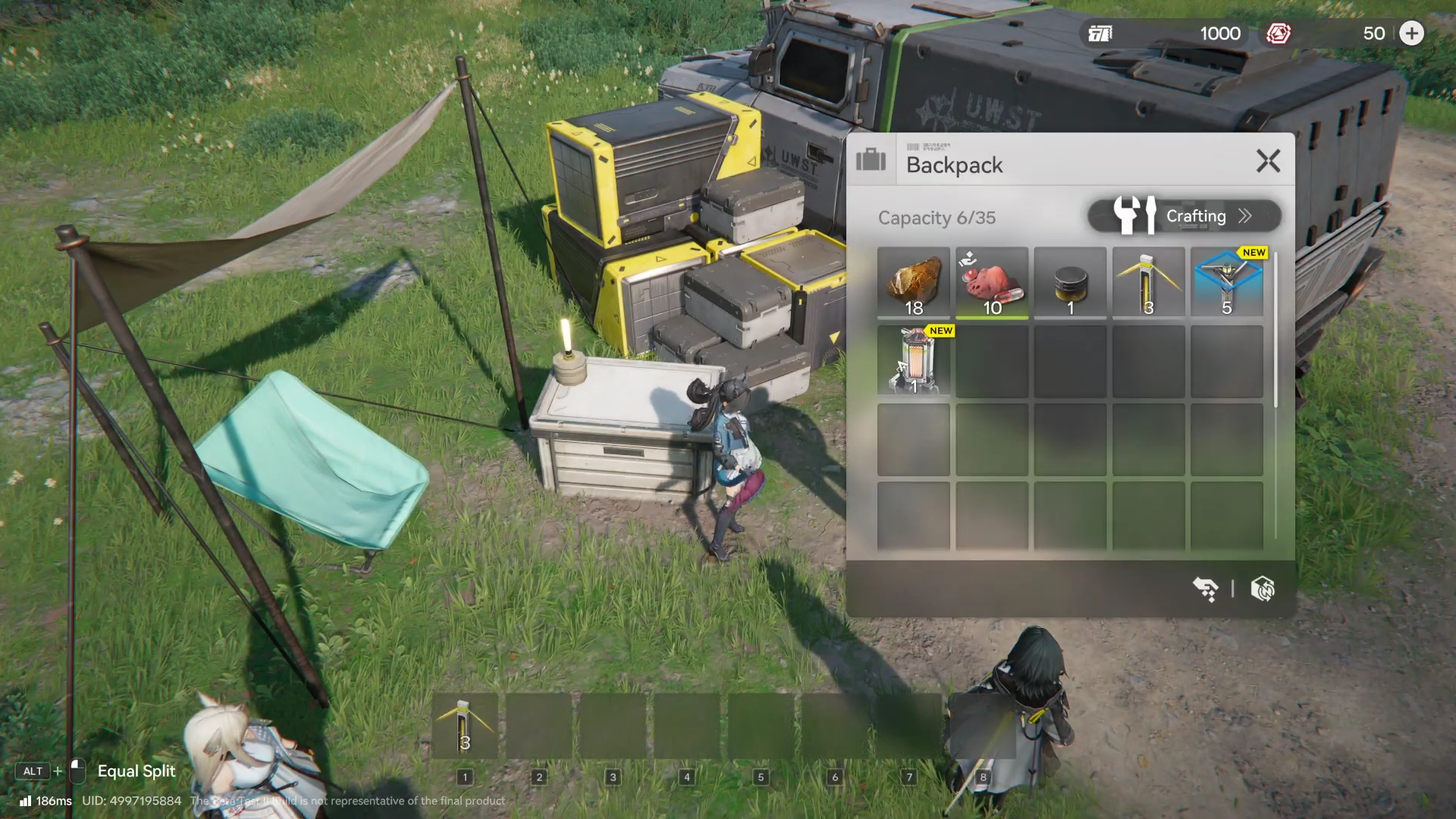Viewport: 1456px width, 819px height.
Task: Select the new orange heater tower item
Action: point(914,361)
